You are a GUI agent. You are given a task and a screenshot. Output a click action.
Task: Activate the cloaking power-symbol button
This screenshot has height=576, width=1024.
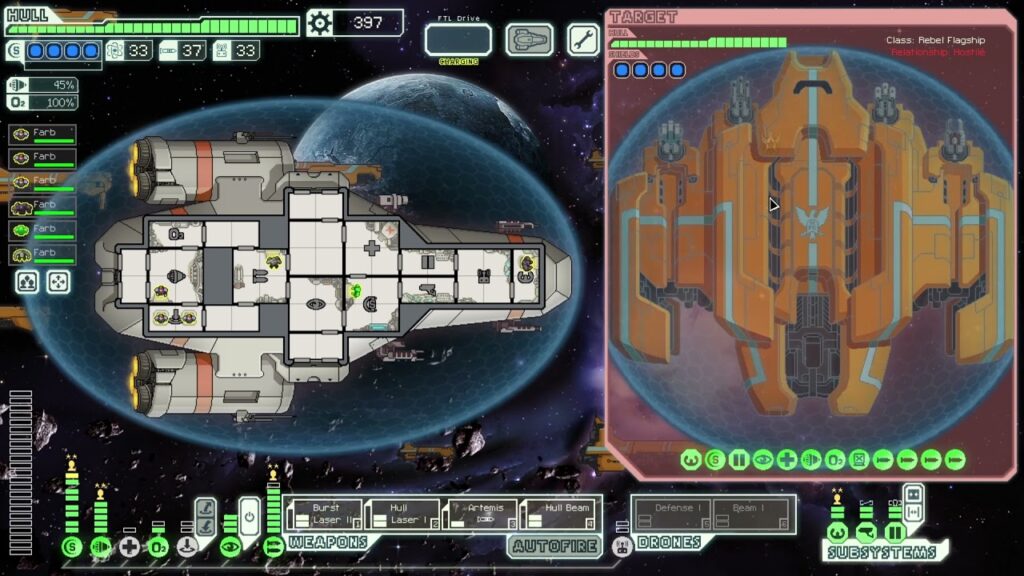249,517
